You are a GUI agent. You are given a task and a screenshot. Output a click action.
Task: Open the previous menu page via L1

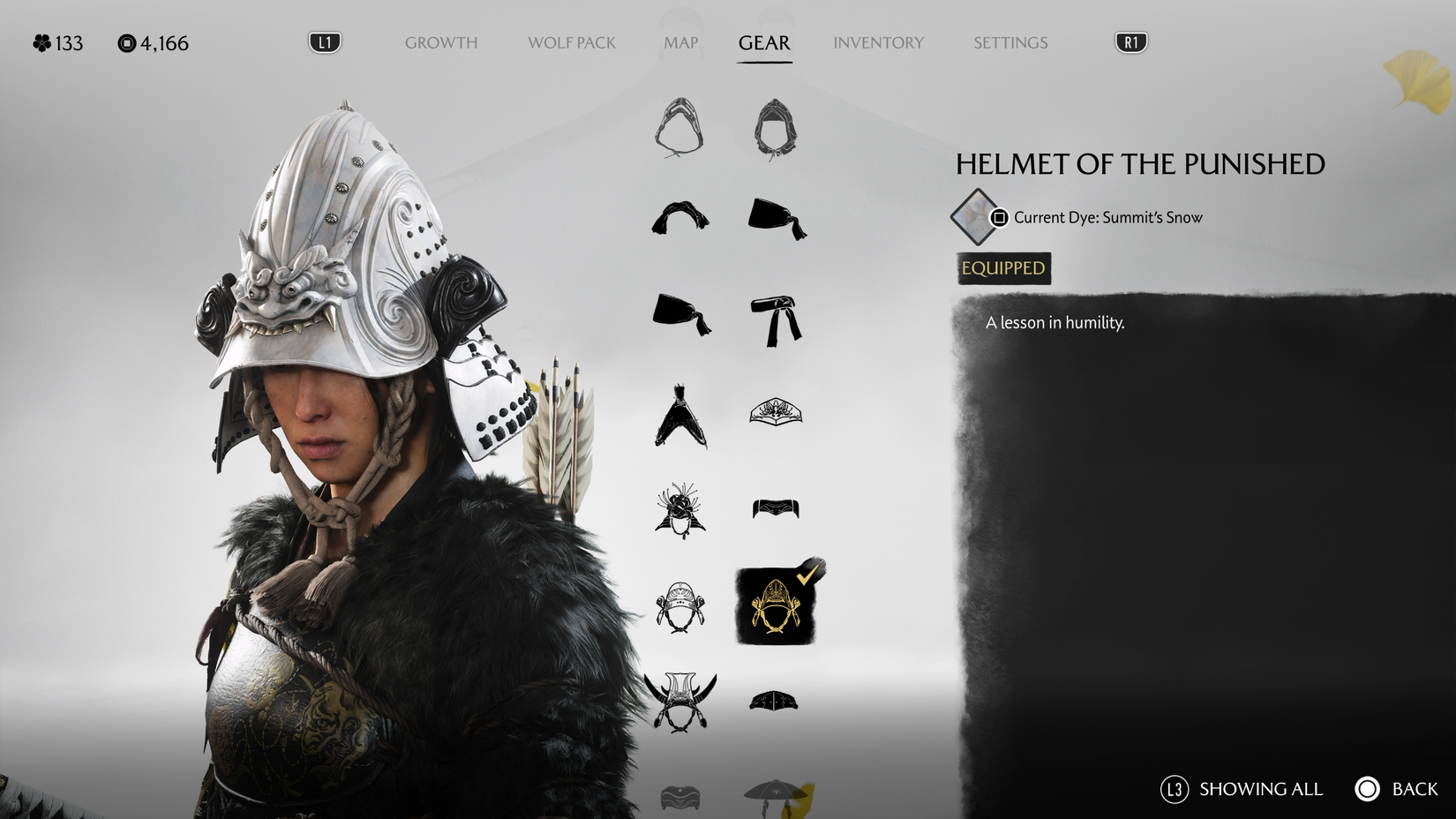tap(323, 41)
